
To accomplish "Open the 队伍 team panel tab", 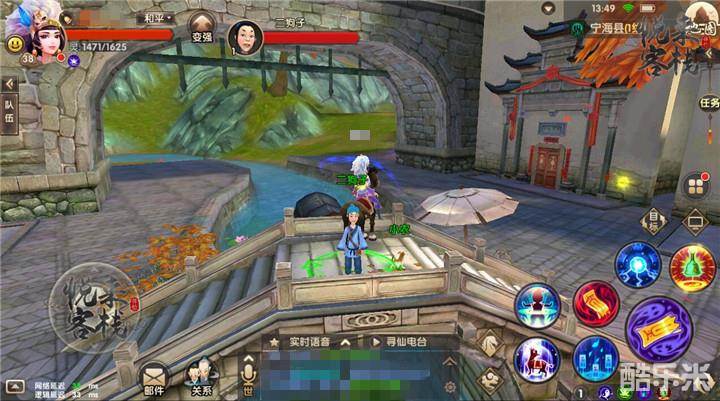I will [10, 110].
